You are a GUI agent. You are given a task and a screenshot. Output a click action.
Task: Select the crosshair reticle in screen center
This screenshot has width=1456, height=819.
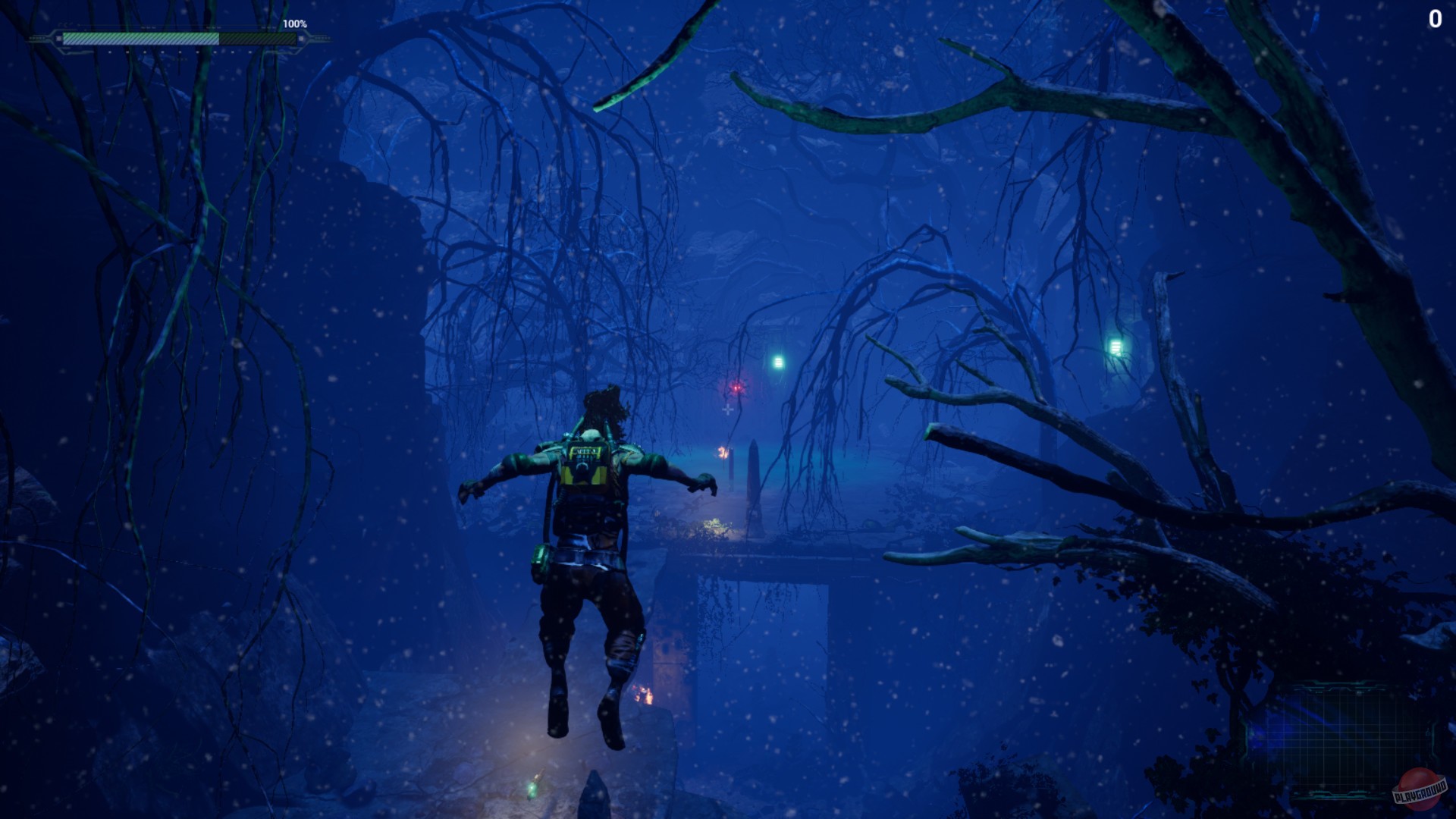(x=727, y=409)
